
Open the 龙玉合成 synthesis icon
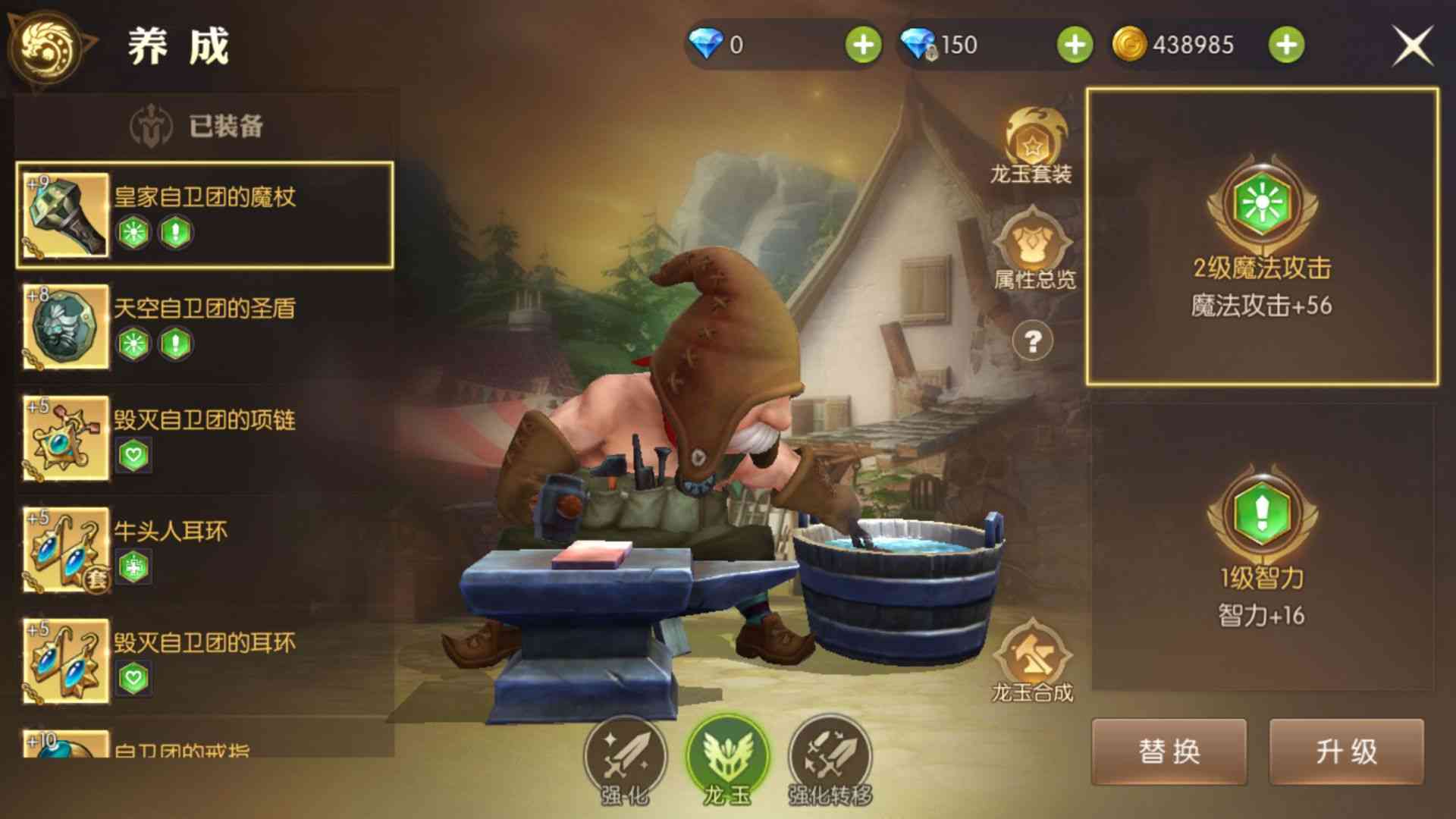1032,661
